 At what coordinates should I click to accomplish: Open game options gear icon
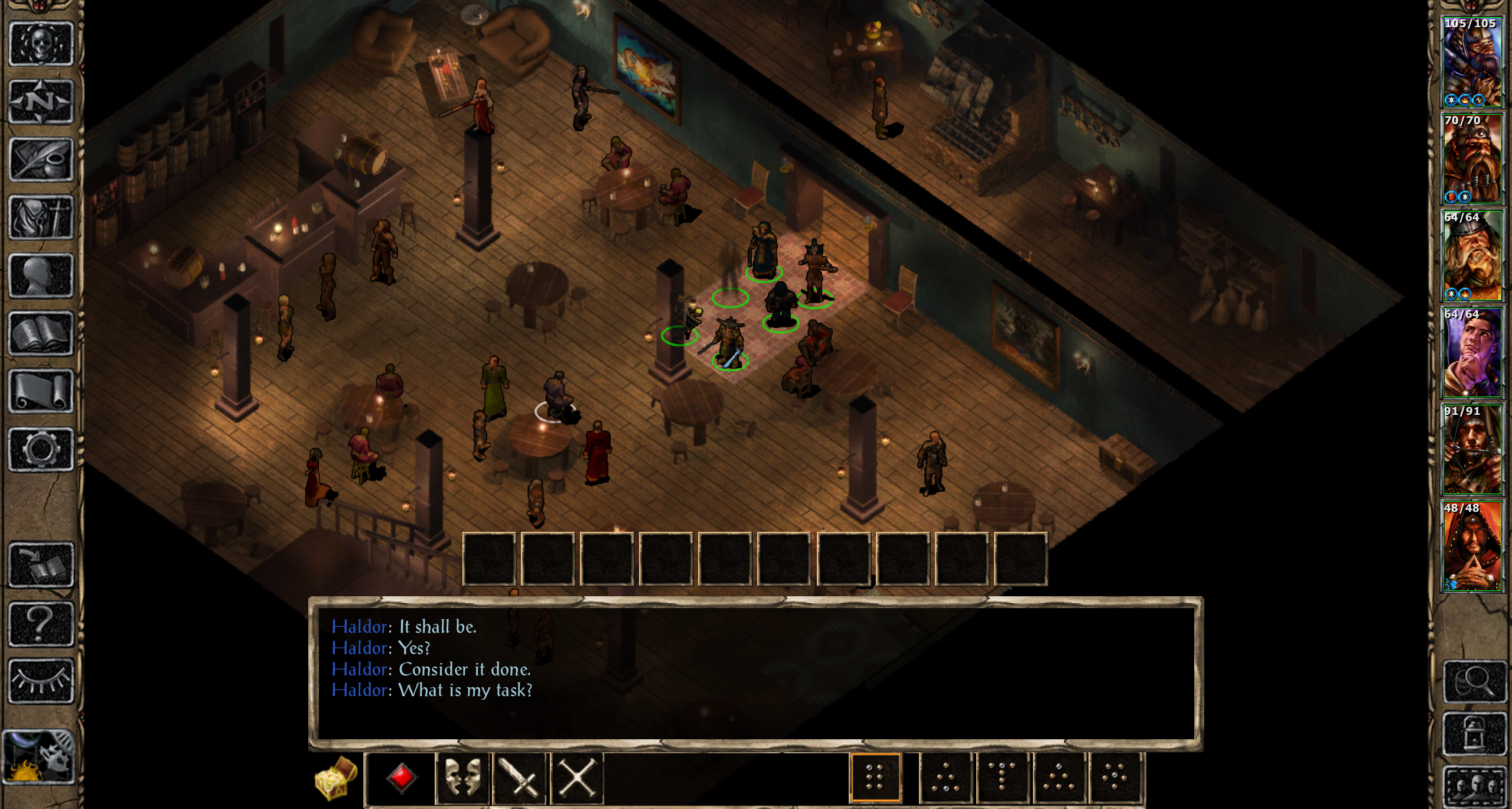41,449
